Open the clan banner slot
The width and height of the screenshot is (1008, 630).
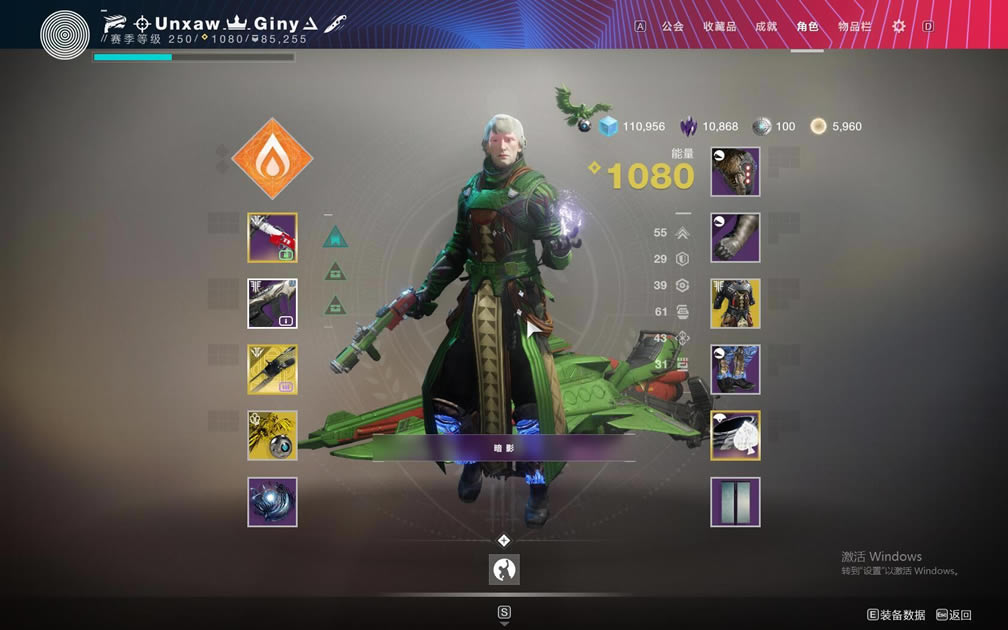point(735,502)
